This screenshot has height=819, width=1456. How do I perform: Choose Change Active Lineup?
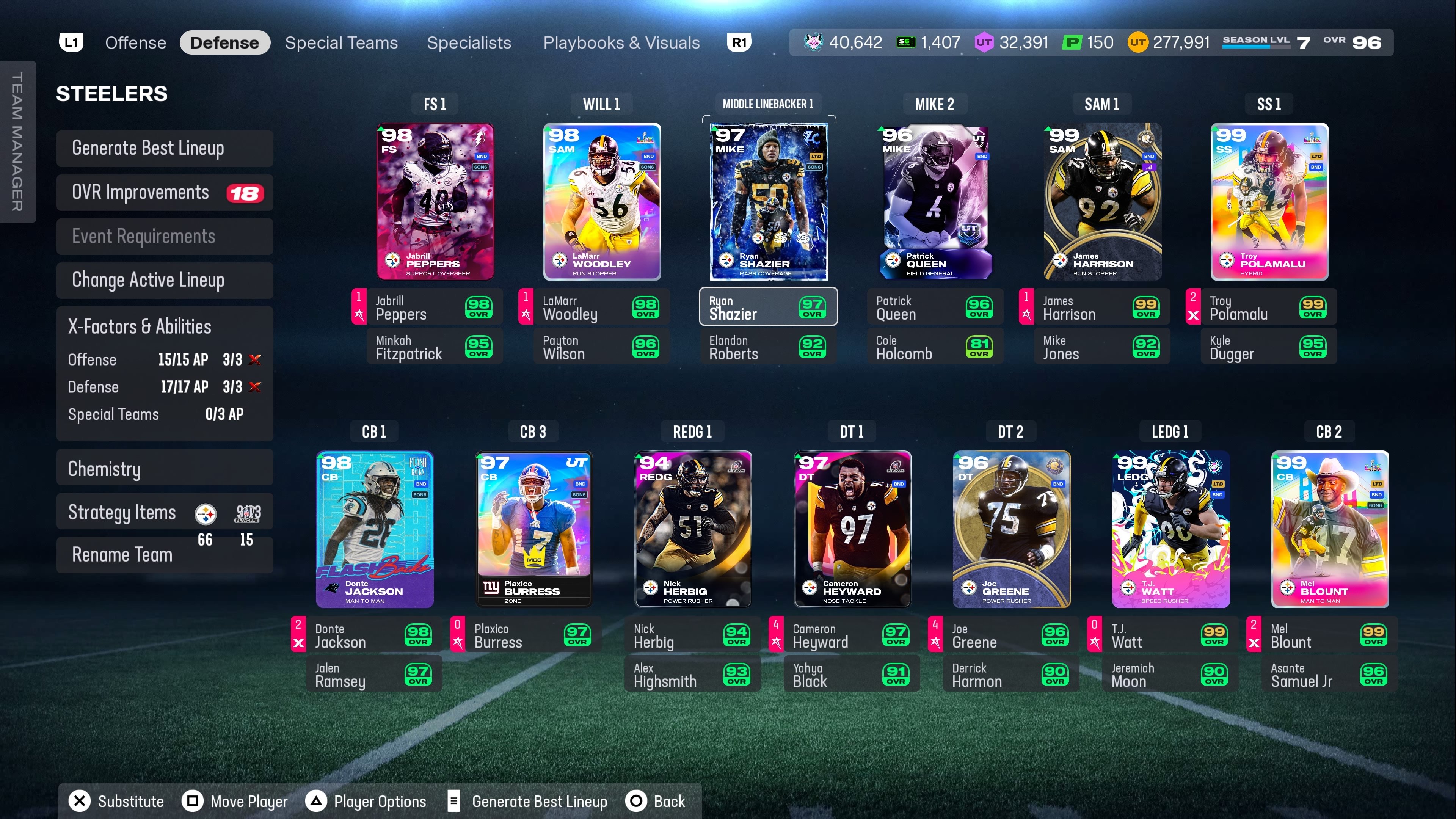(x=165, y=280)
